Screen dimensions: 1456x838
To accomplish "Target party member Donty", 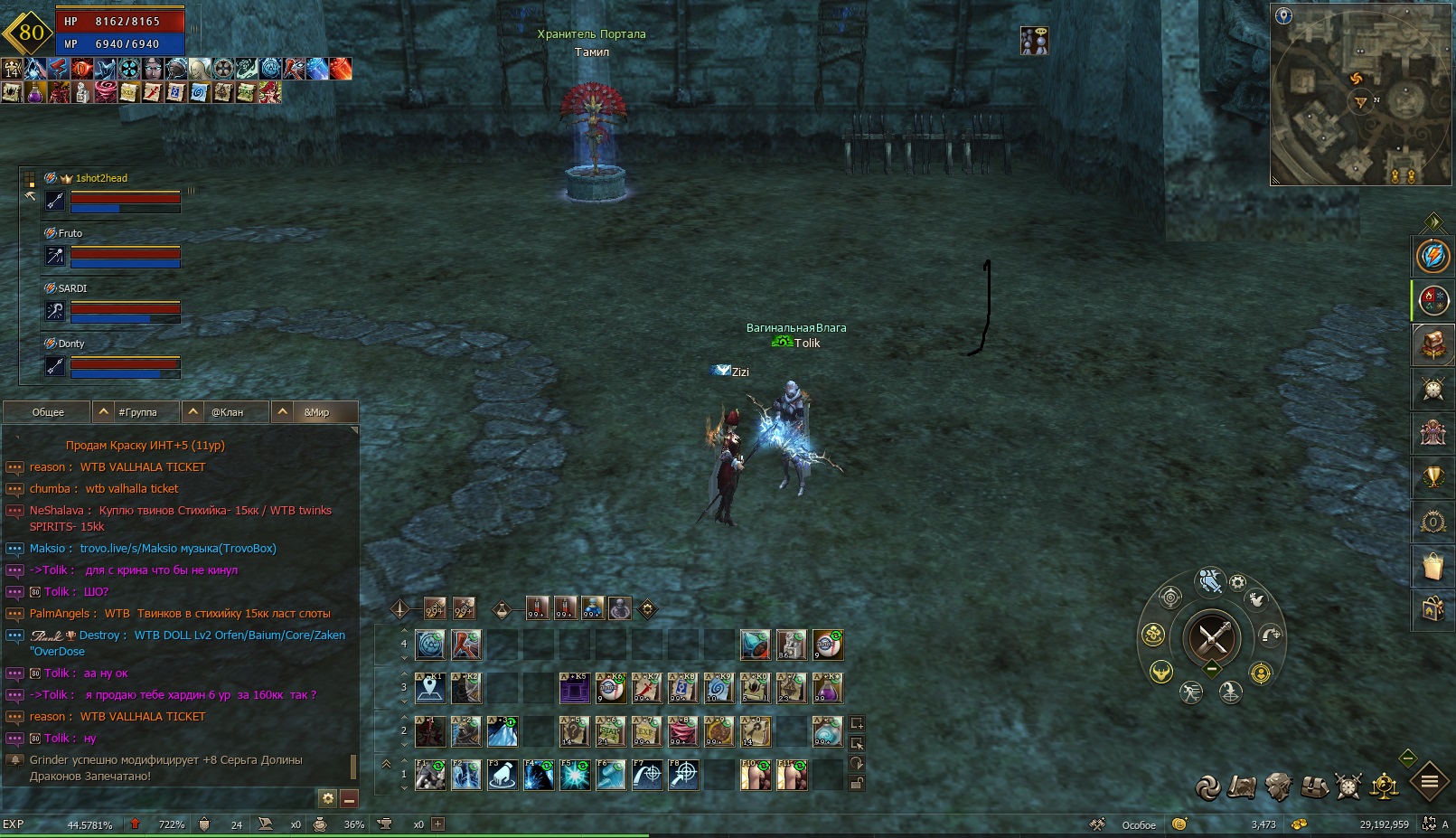I will click(71, 344).
